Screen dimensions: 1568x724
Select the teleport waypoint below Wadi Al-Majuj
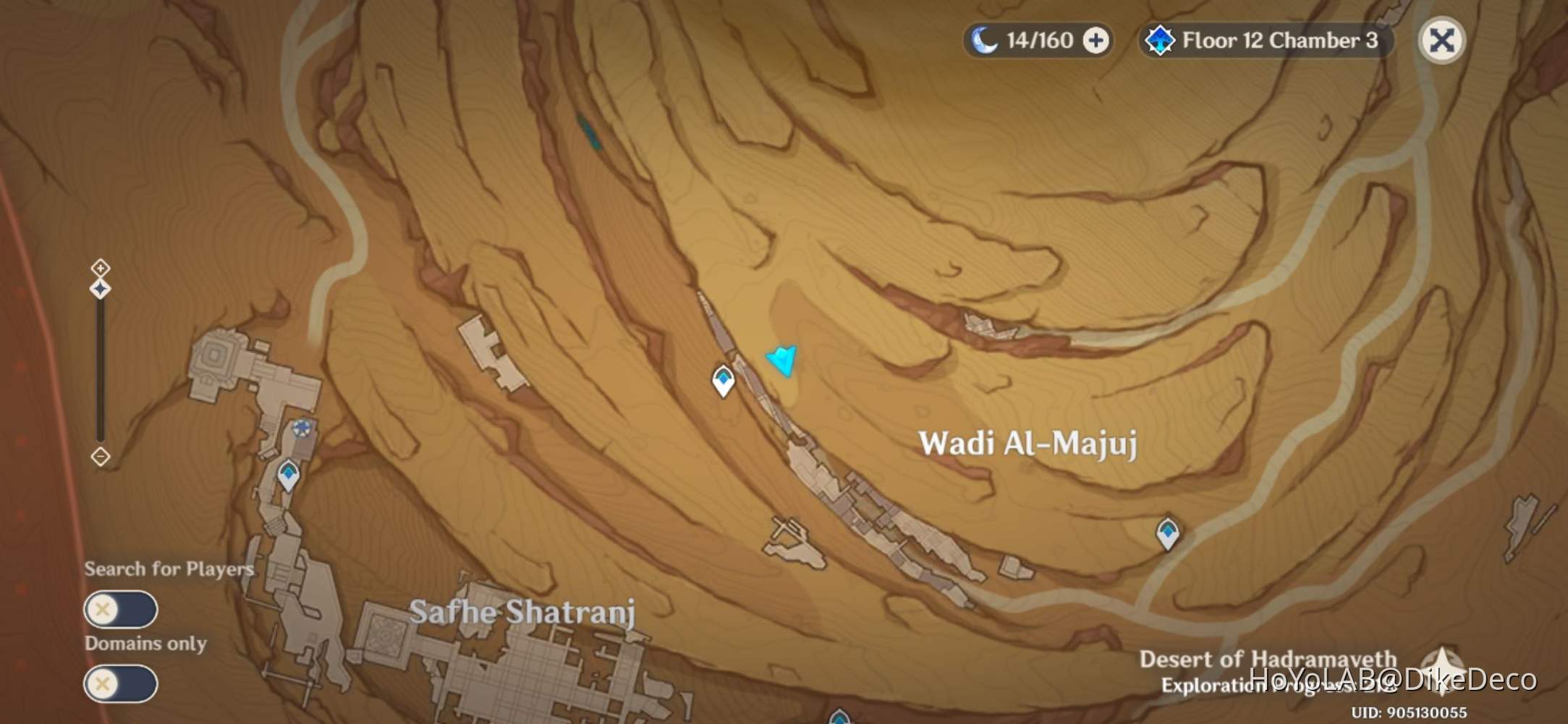(1168, 533)
